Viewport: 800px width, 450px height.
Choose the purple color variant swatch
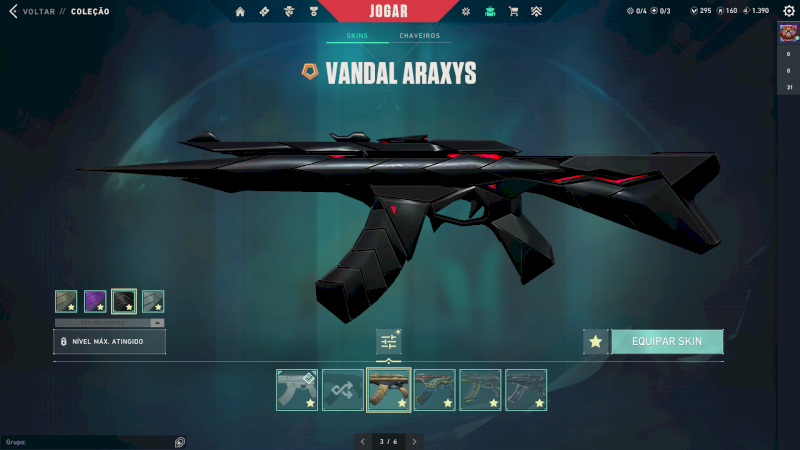pos(95,301)
